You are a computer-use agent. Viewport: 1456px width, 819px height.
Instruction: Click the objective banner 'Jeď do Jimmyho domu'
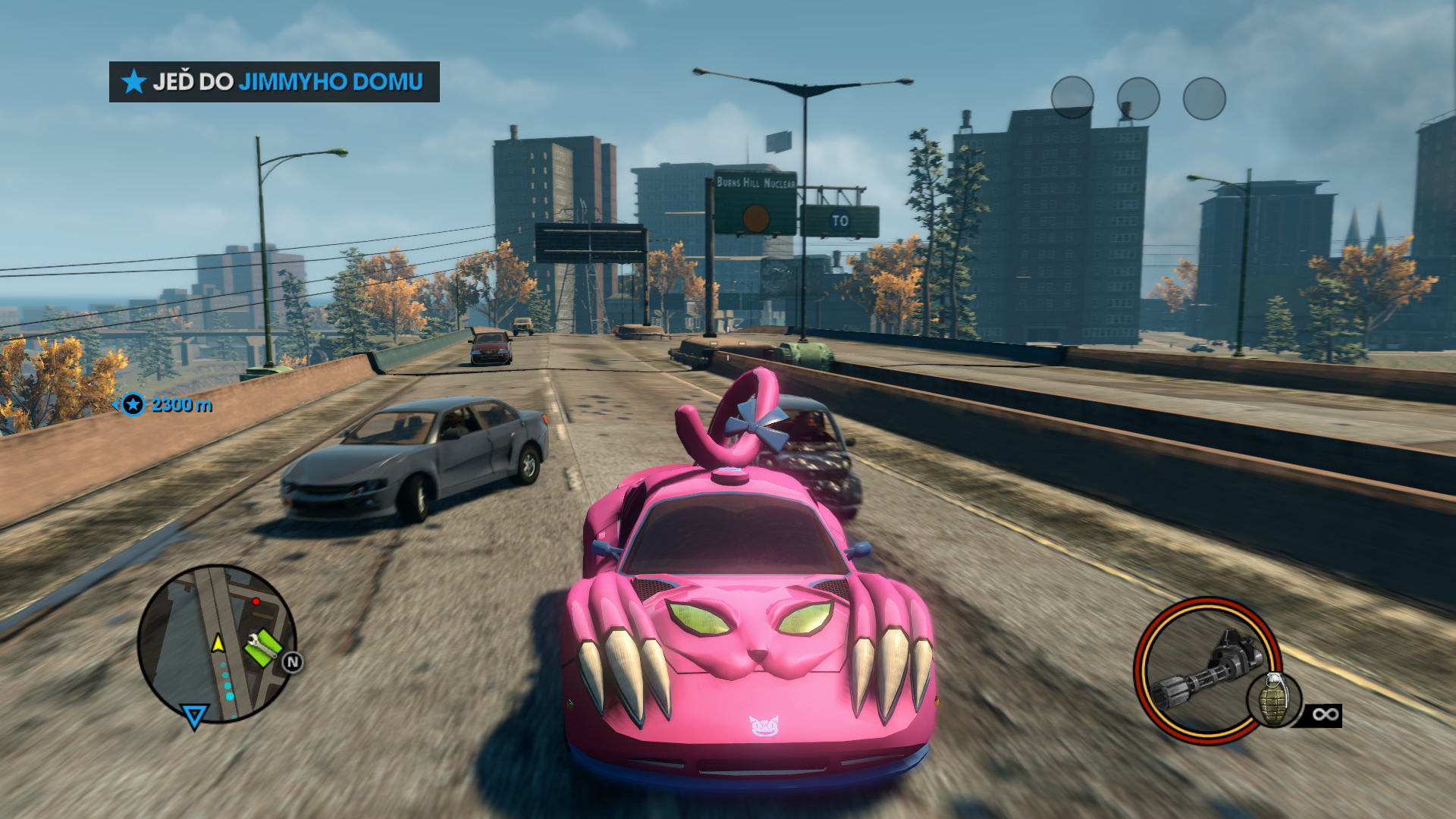[x=274, y=82]
